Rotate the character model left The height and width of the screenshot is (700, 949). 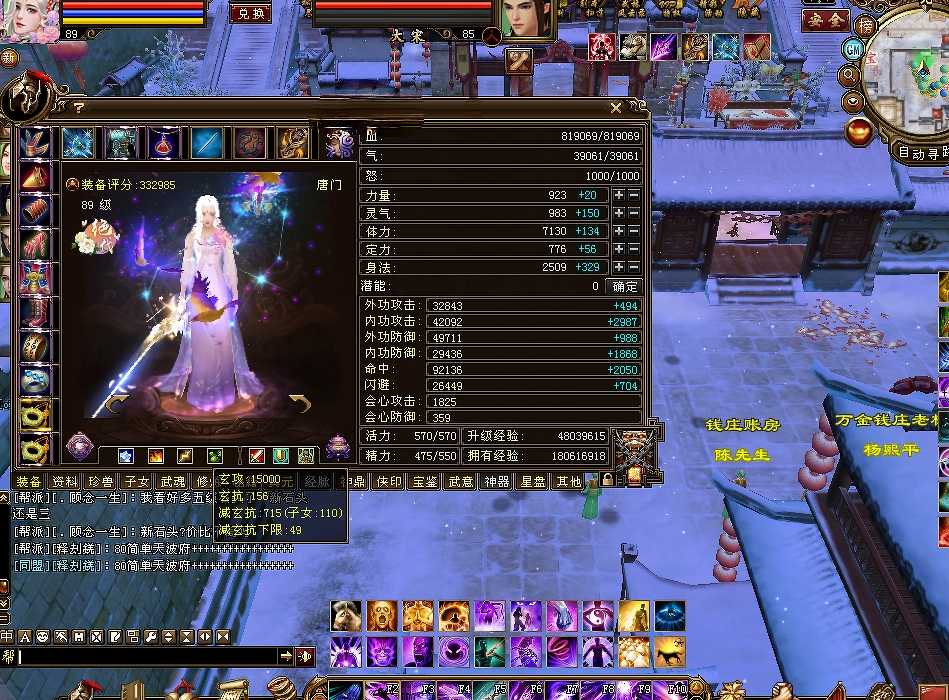(116, 404)
